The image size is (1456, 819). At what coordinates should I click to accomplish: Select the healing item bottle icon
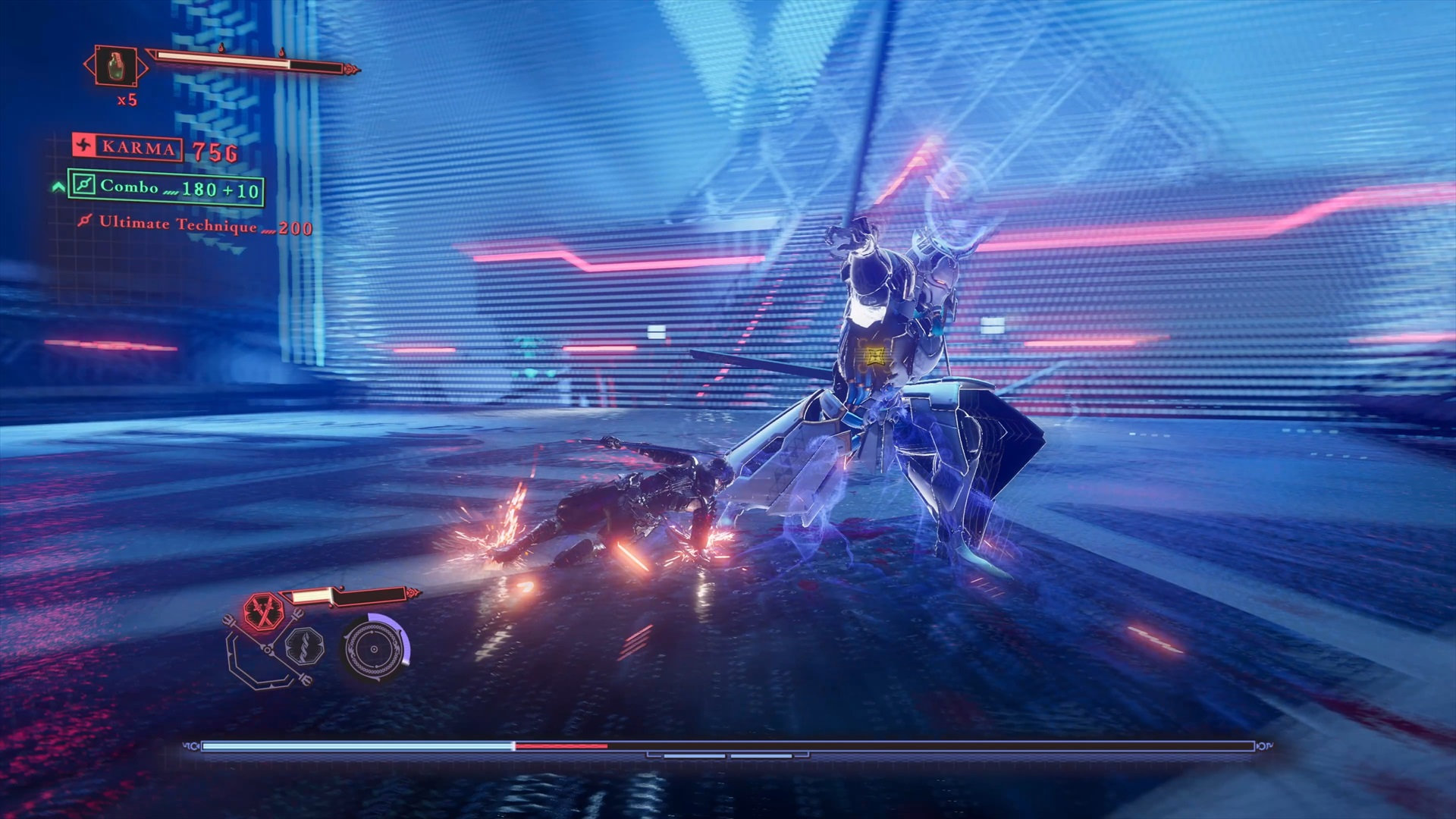click(x=114, y=65)
